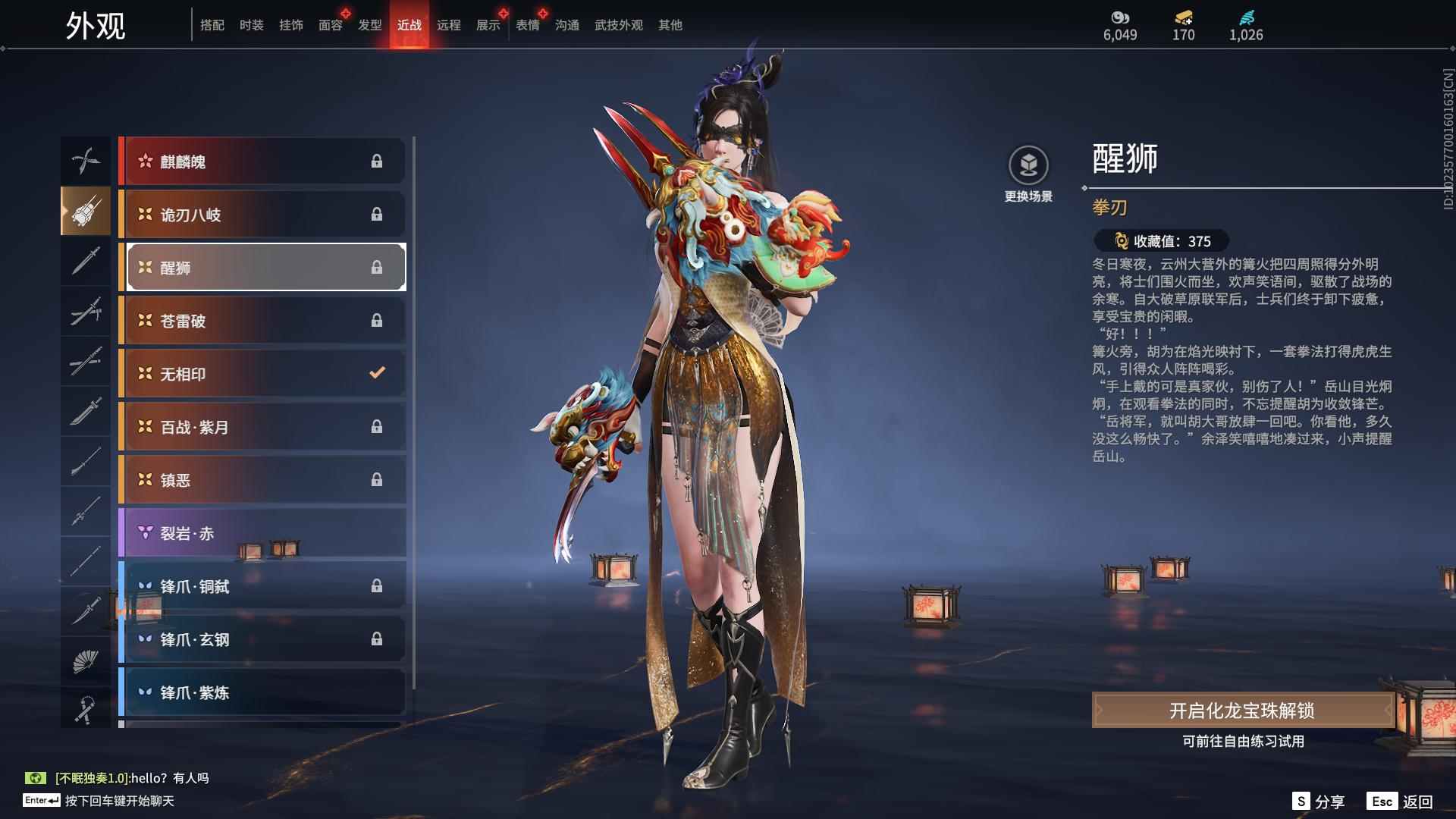This screenshot has height=819, width=1456.
Task: Select the dual crossed blades weapon category icon
Action: pos(86,161)
